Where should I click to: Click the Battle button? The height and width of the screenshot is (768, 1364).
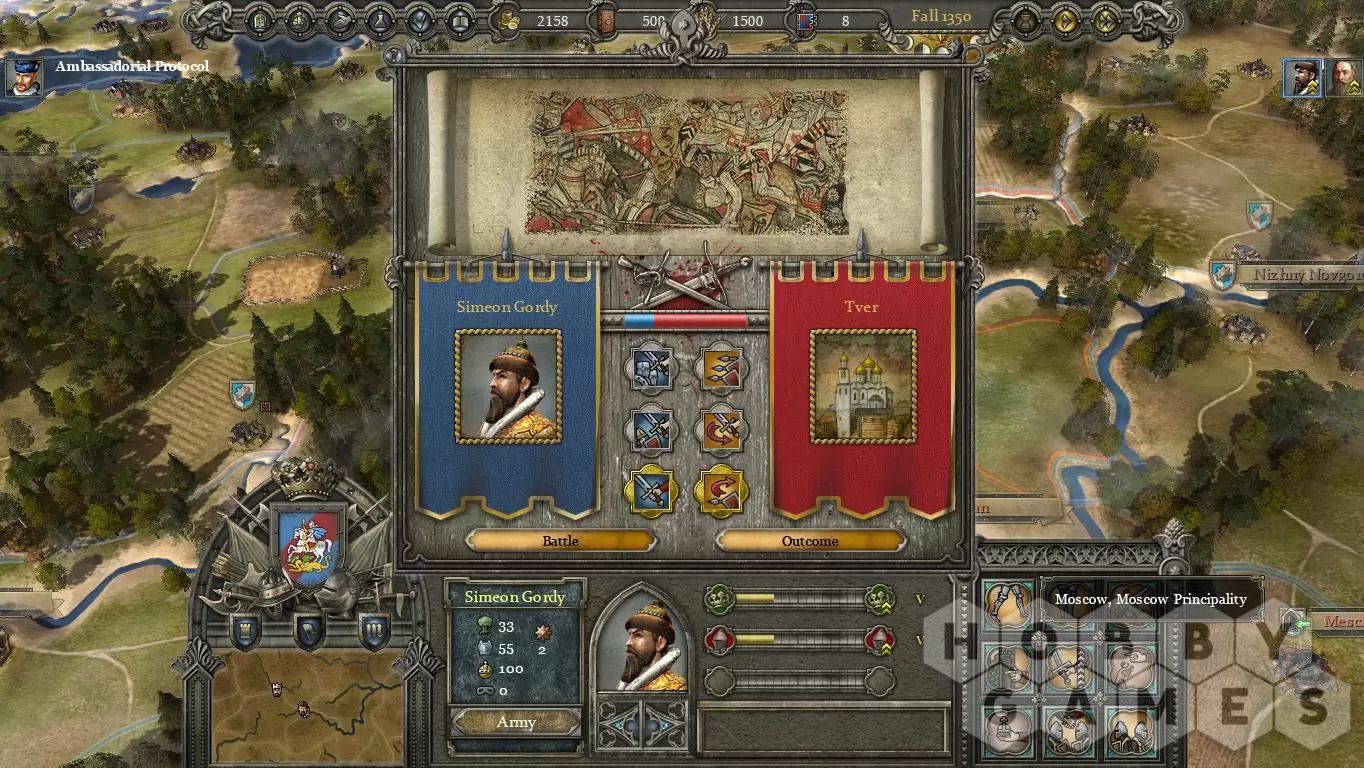point(560,541)
